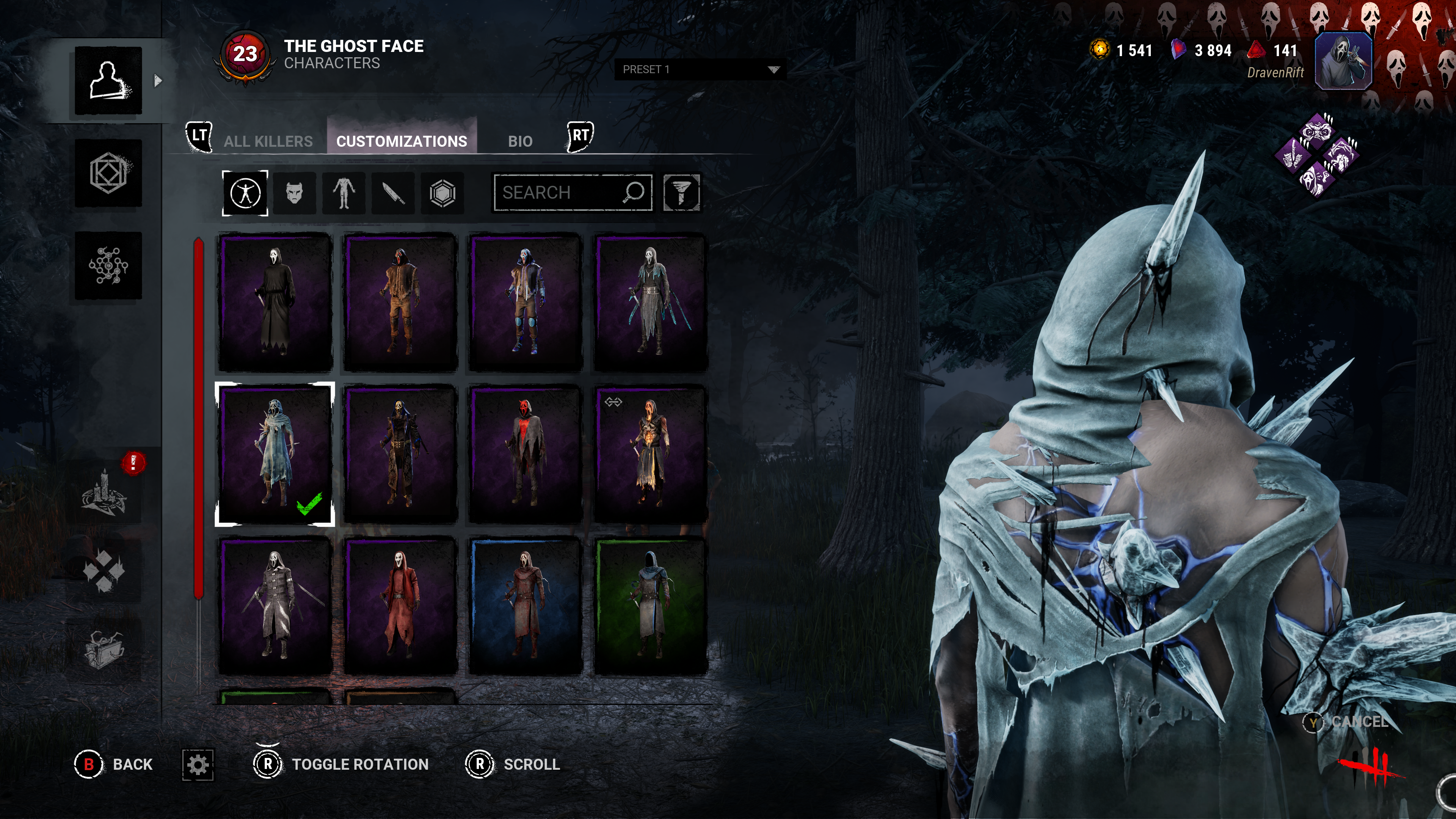This screenshot has width=1456, height=819.
Task: Switch to the All Killers tab
Action: coord(268,141)
